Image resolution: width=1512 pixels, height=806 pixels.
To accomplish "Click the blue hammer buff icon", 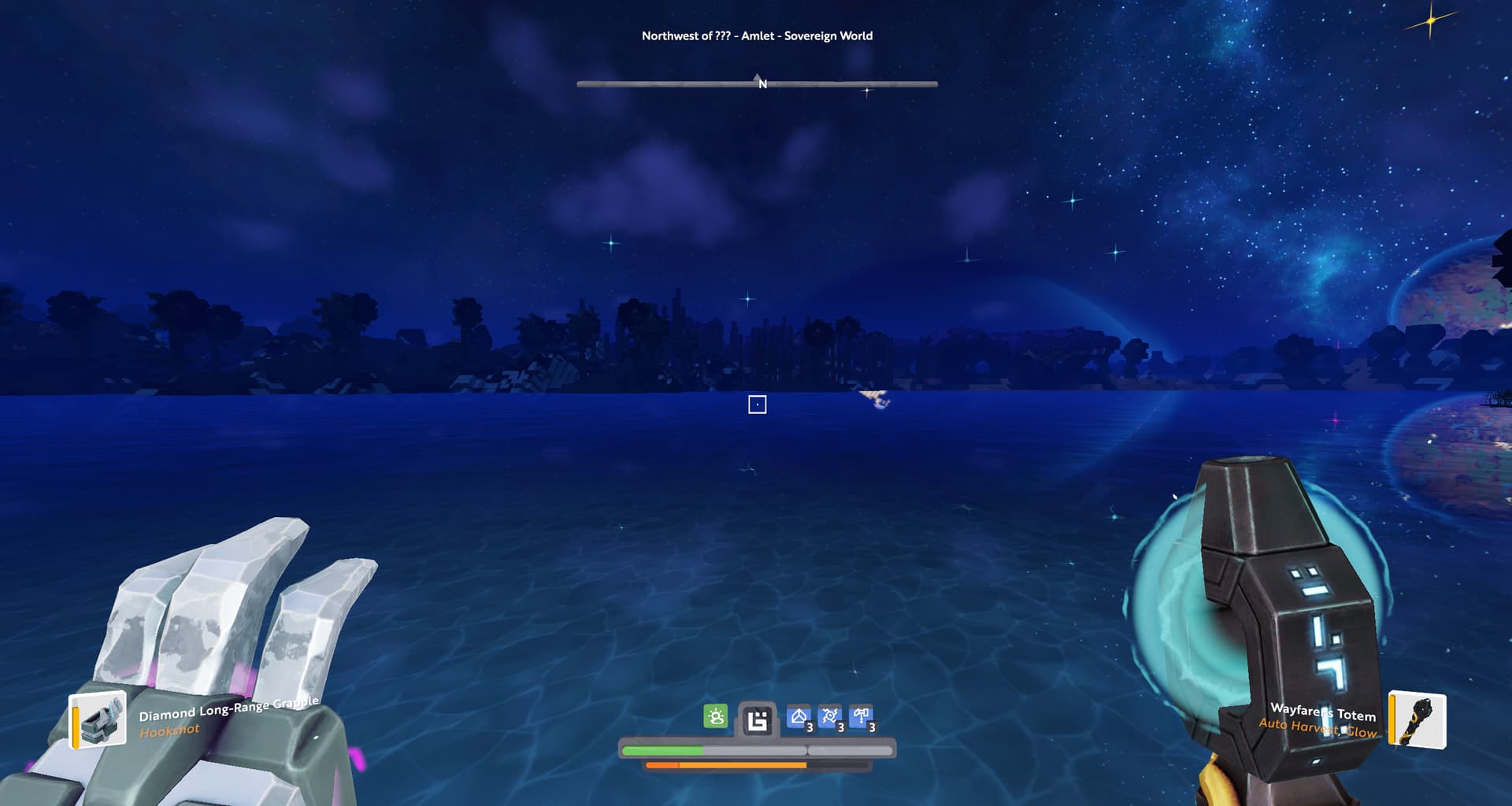I will pyautogui.click(x=861, y=717).
